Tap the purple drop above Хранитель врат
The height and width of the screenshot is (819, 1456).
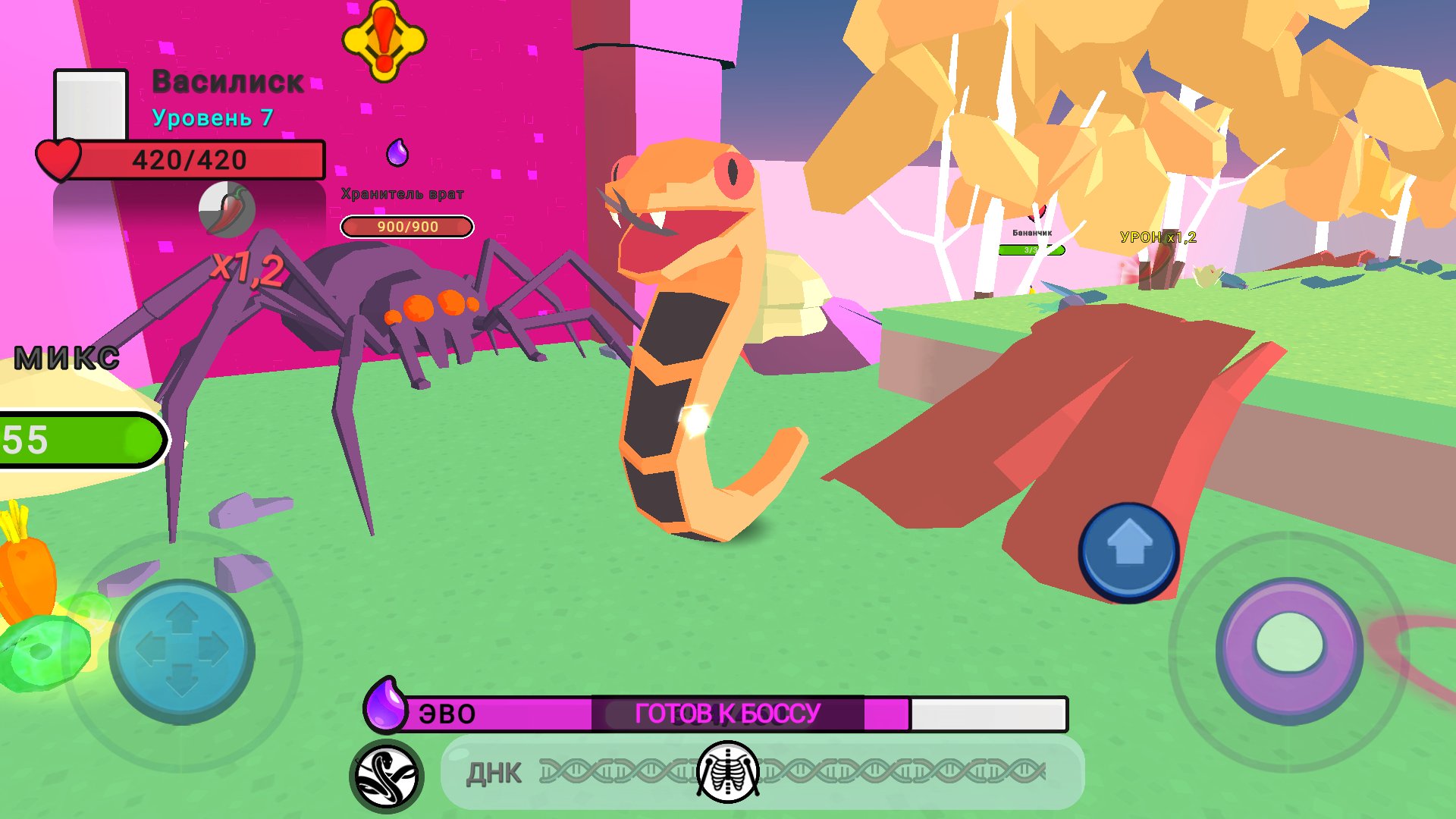(x=397, y=152)
